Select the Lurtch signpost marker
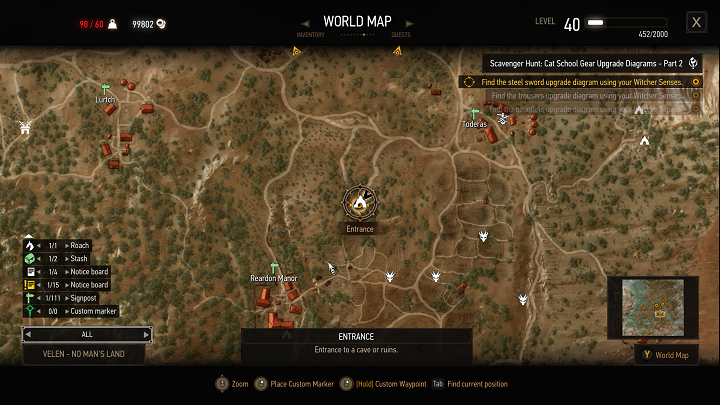The image size is (720, 405). pos(105,91)
